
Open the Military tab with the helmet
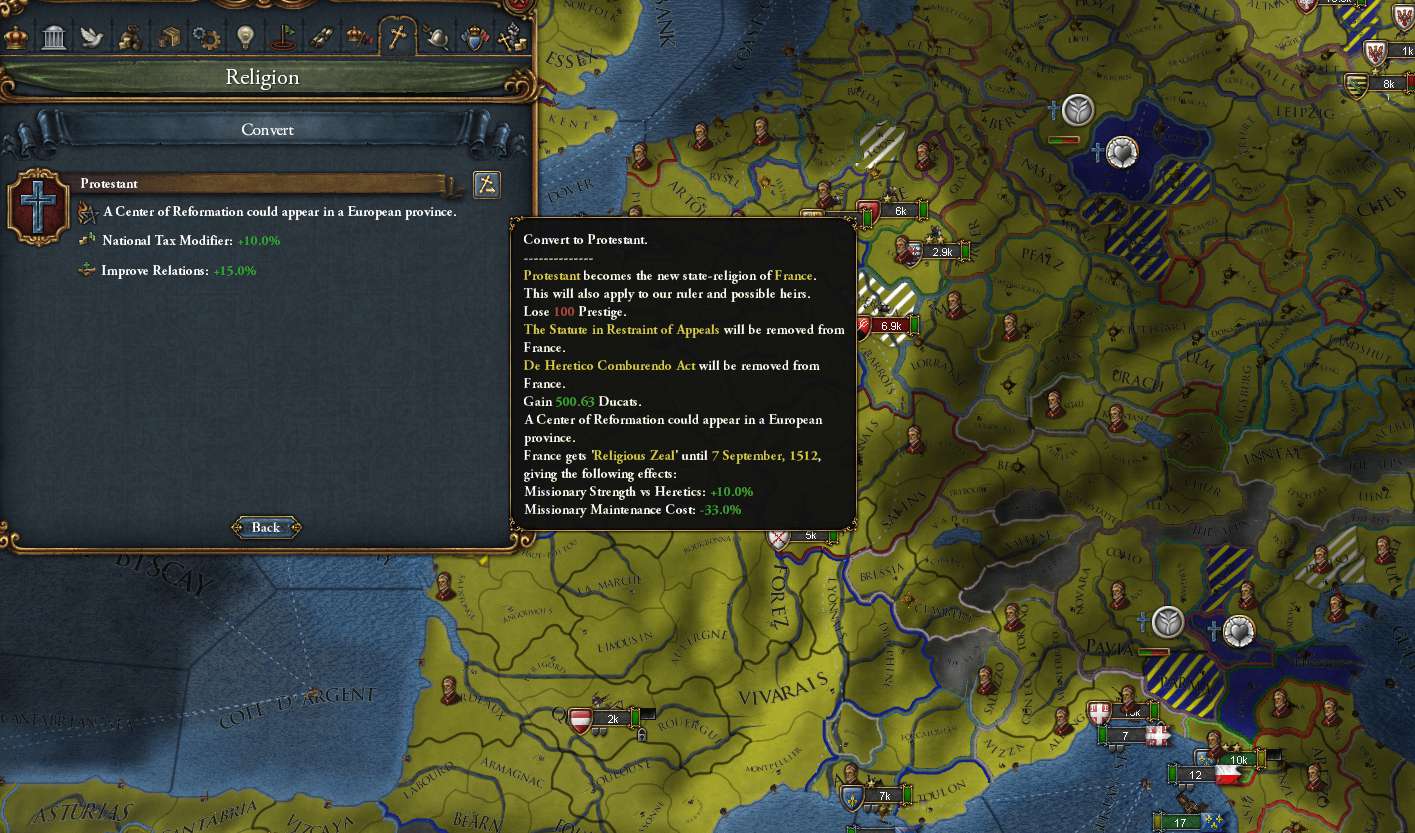(x=435, y=38)
